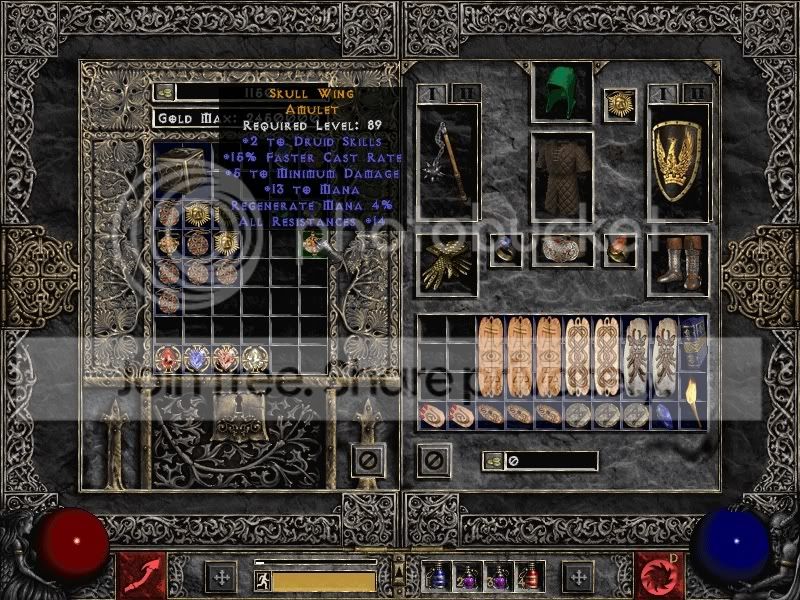Screen dimensions: 800x600
Task: Pick up the torch charm
Action: tap(693, 400)
